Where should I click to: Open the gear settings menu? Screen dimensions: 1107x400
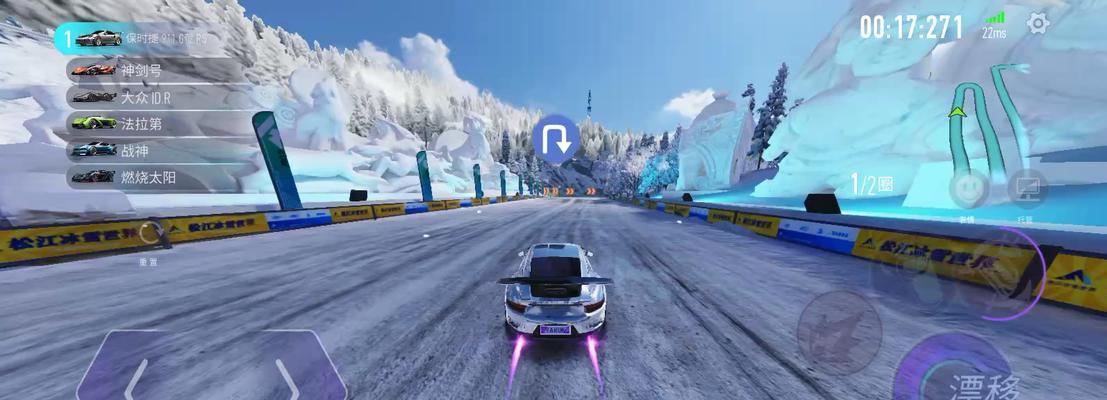[x=1038, y=23]
